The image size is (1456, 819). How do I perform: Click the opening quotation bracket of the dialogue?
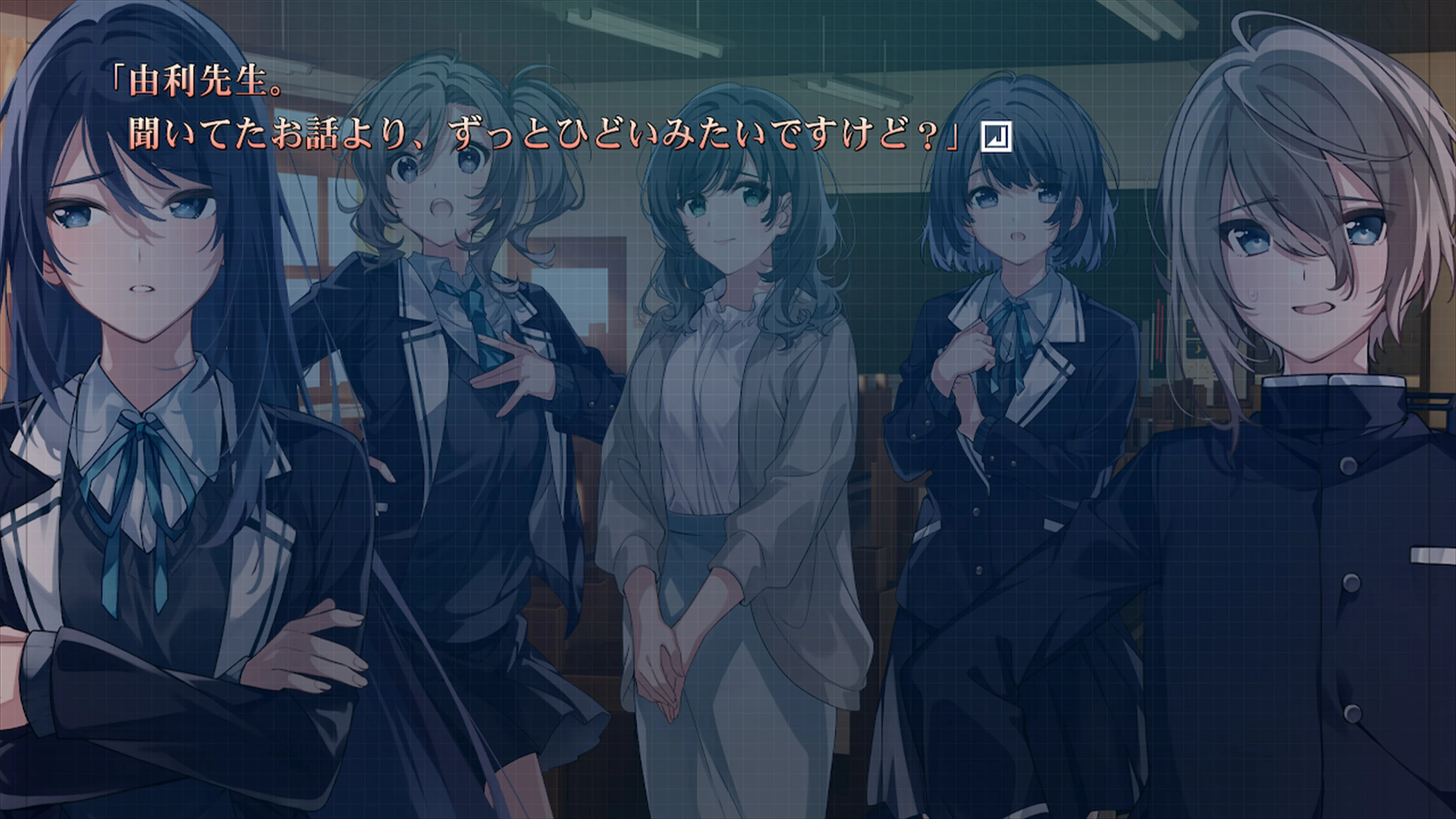pyautogui.click(x=121, y=76)
